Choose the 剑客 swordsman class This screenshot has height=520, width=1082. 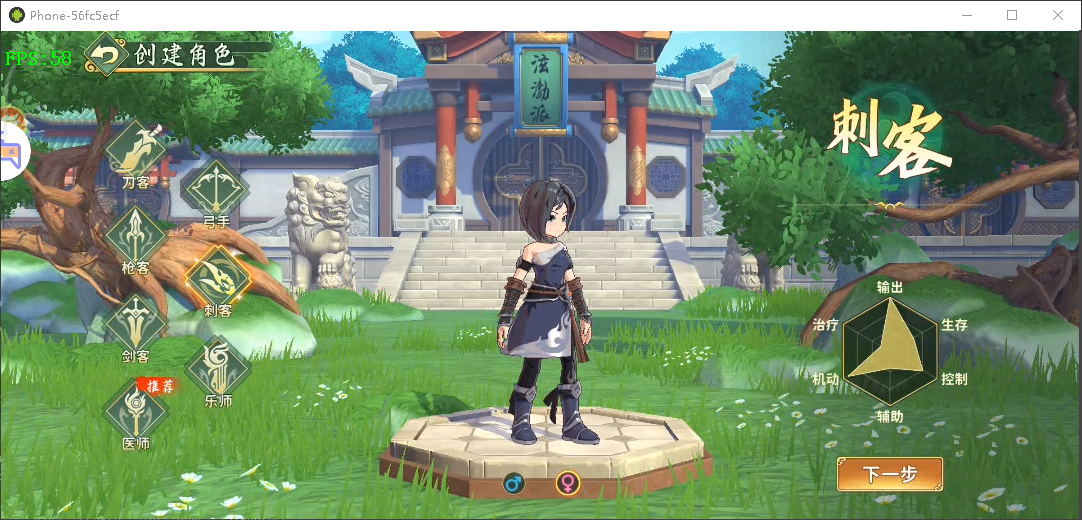pos(136,324)
